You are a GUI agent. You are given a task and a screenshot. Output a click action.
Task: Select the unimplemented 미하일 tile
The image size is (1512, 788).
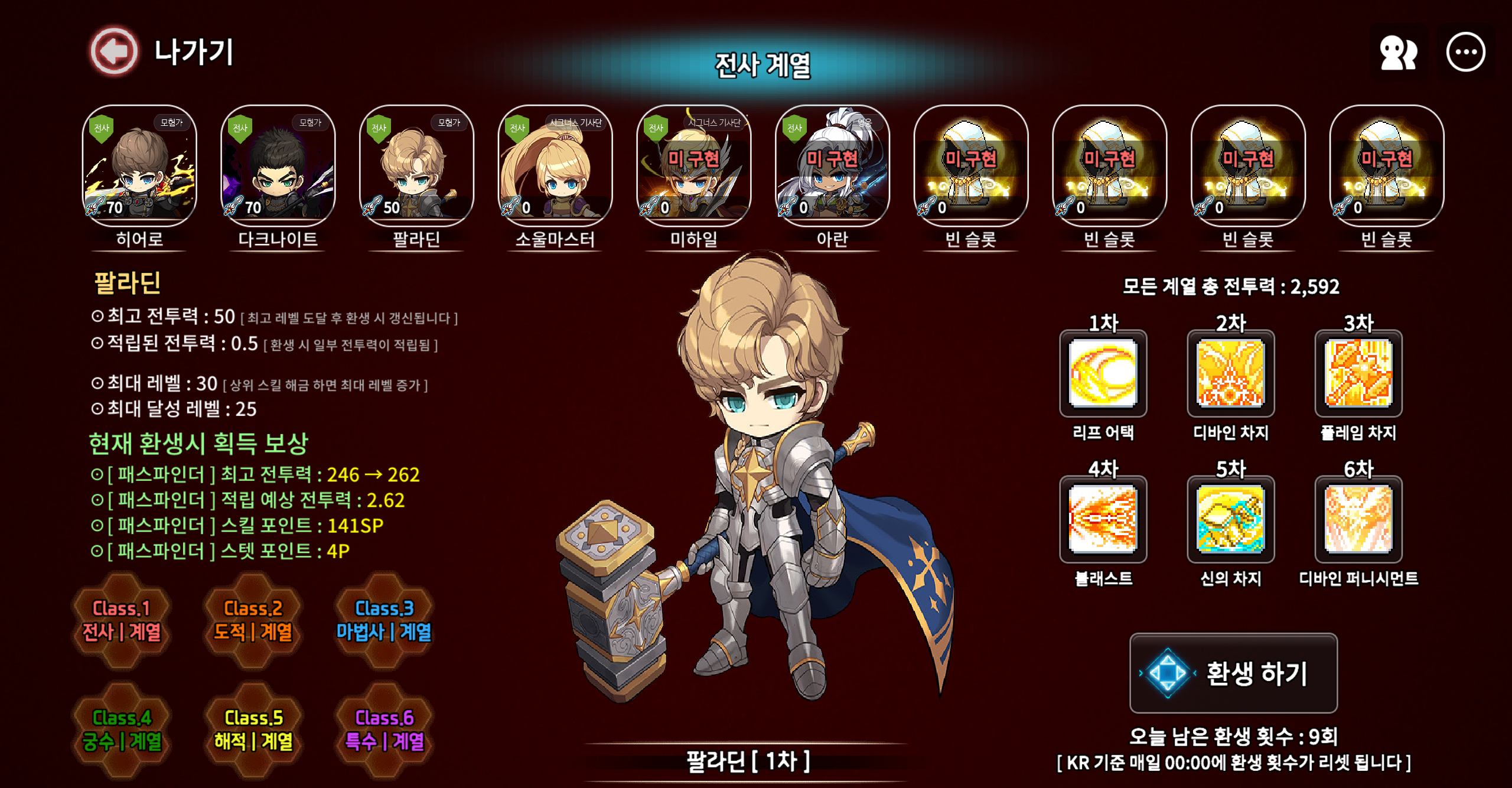click(x=694, y=166)
